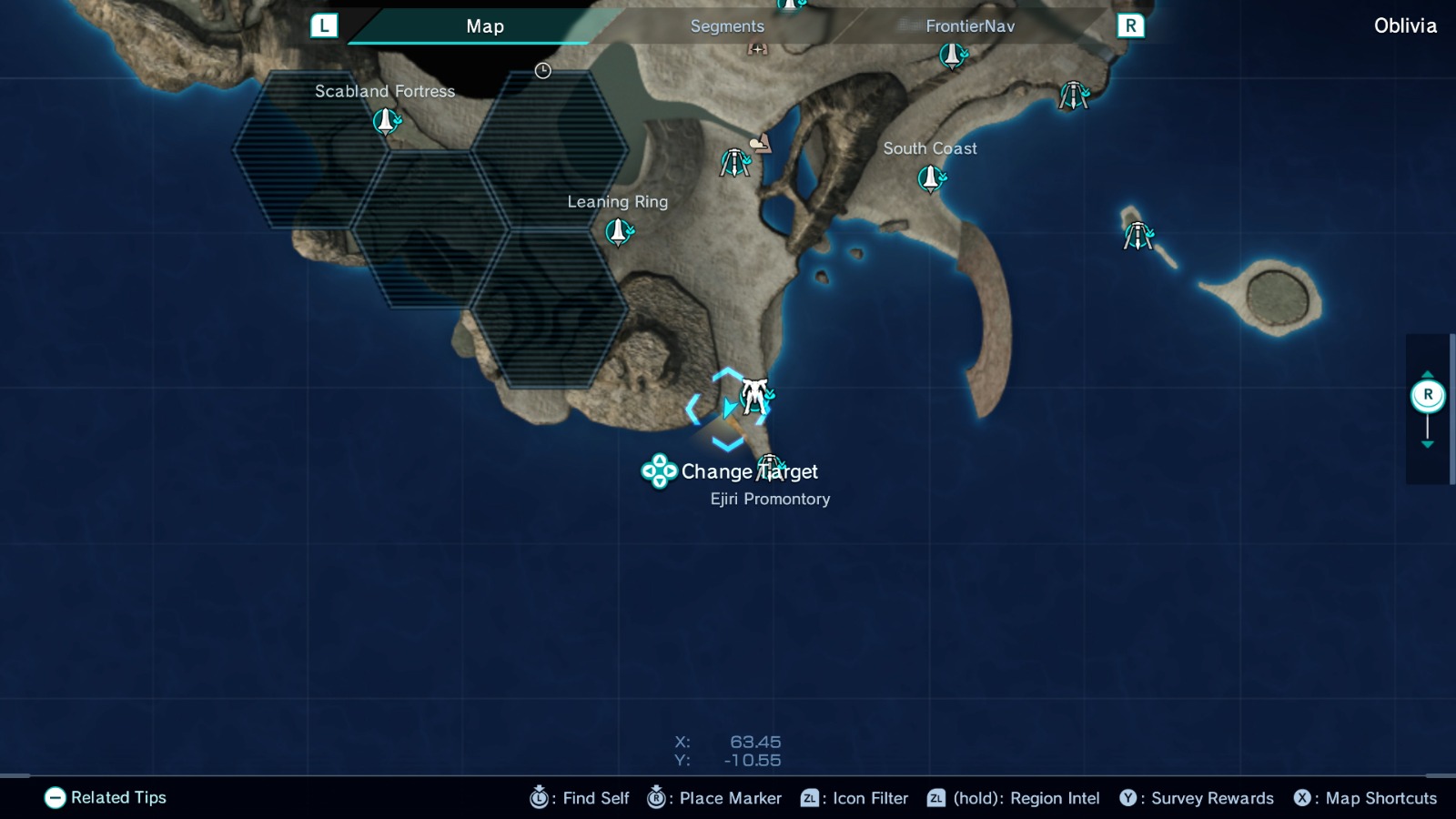The image size is (1456, 819).
Task: Click the zoom-in arrow above the R indicator
Action: coord(1429,373)
